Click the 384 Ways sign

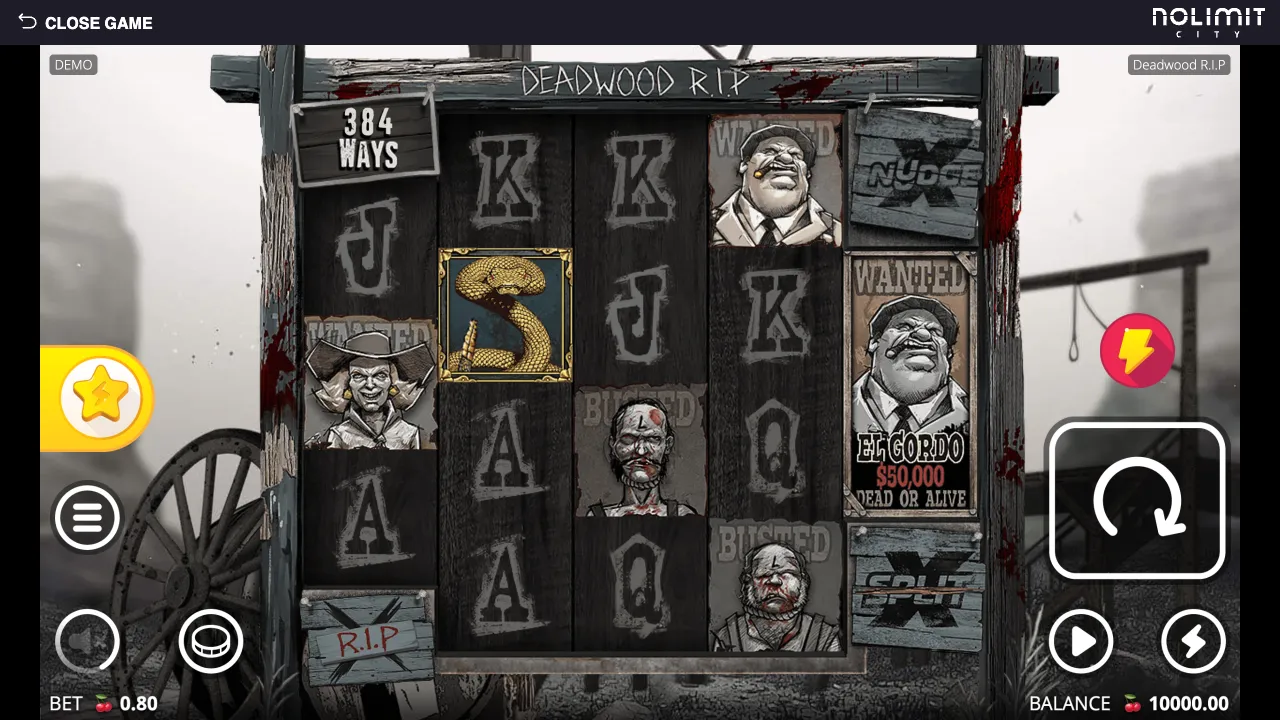(x=367, y=135)
